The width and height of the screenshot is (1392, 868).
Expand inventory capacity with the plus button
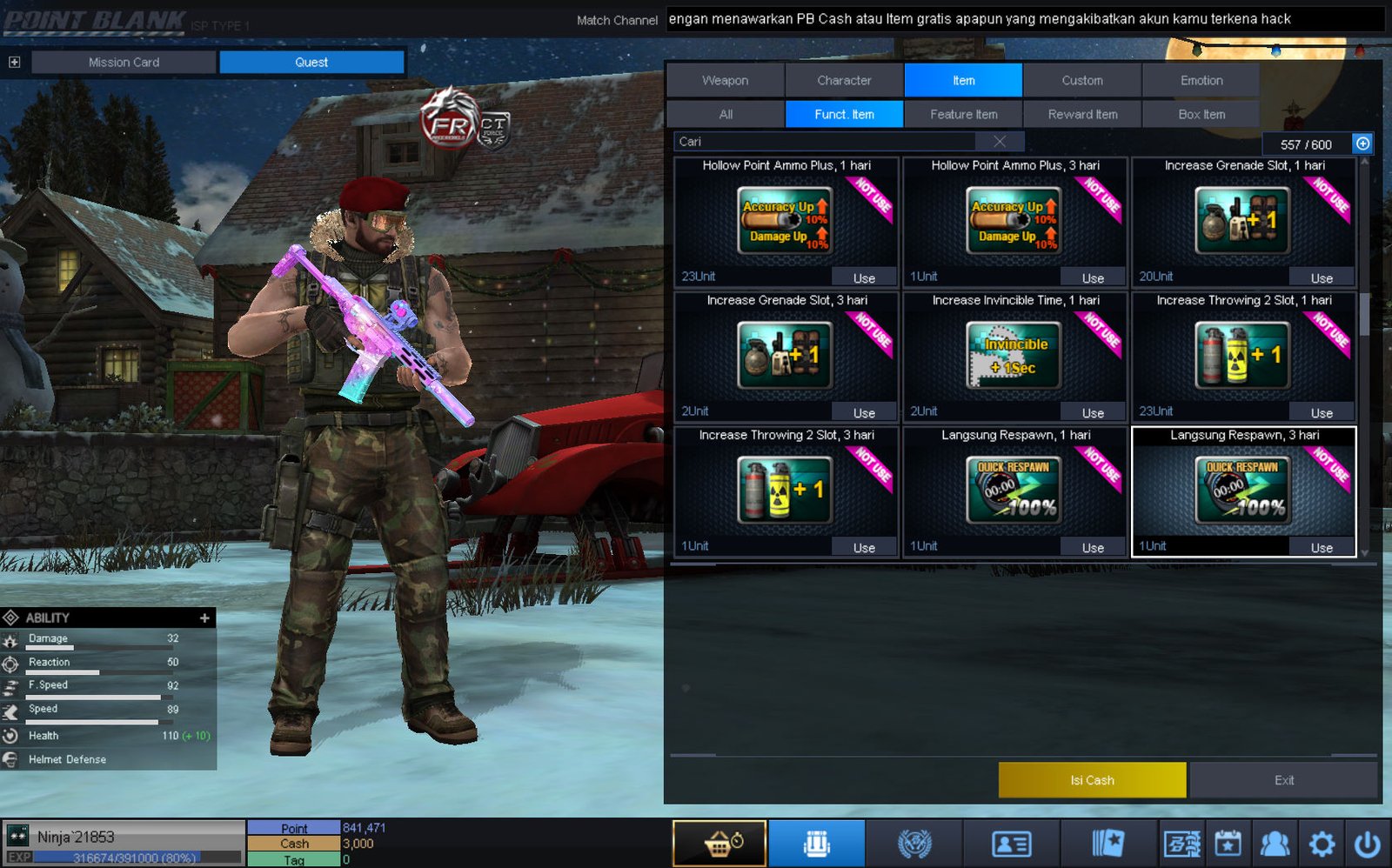click(1362, 144)
